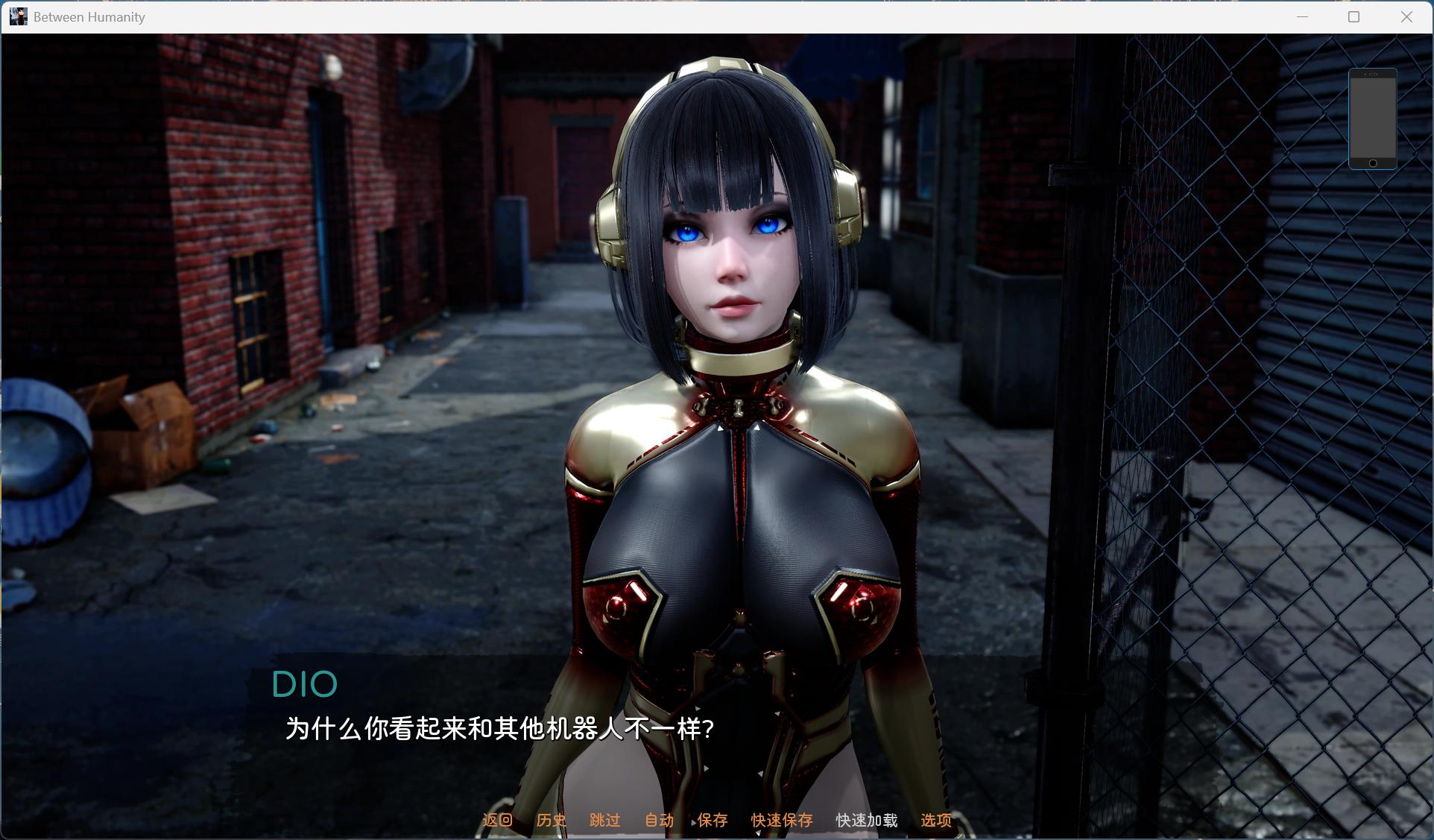1434x840 pixels.
Task: Enable 自动 auto-play mode
Action: coord(658,820)
